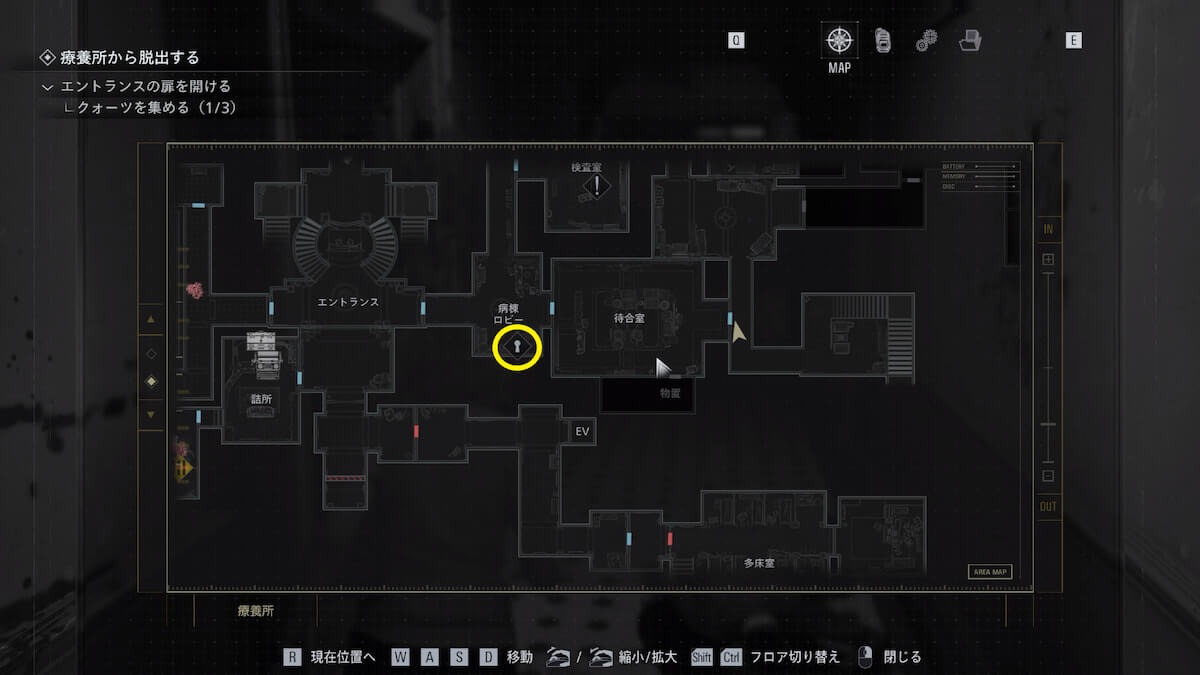
Task: Open the gears settings tab
Action: pyautogui.click(x=926, y=40)
